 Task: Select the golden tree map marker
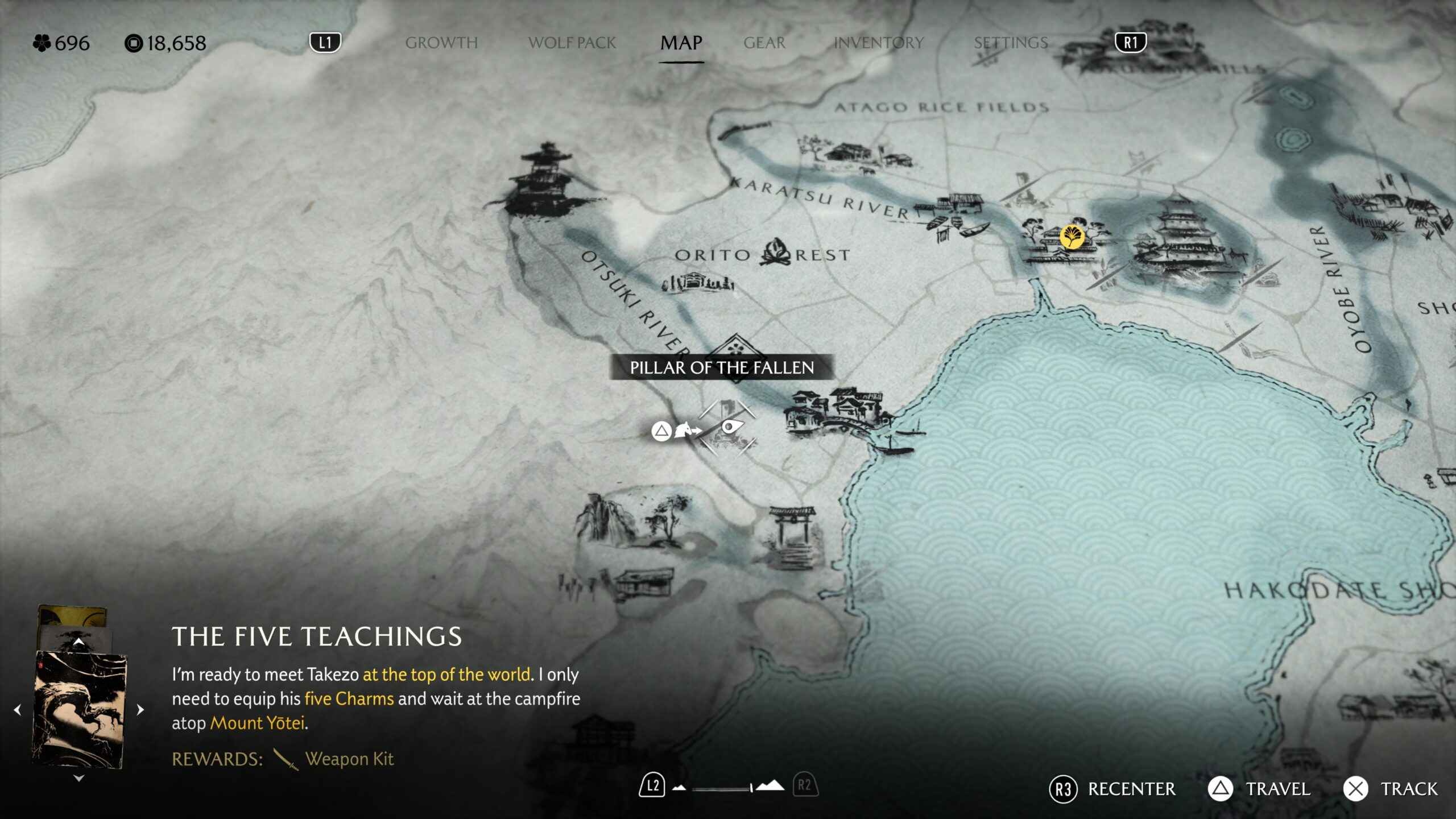1072,236
